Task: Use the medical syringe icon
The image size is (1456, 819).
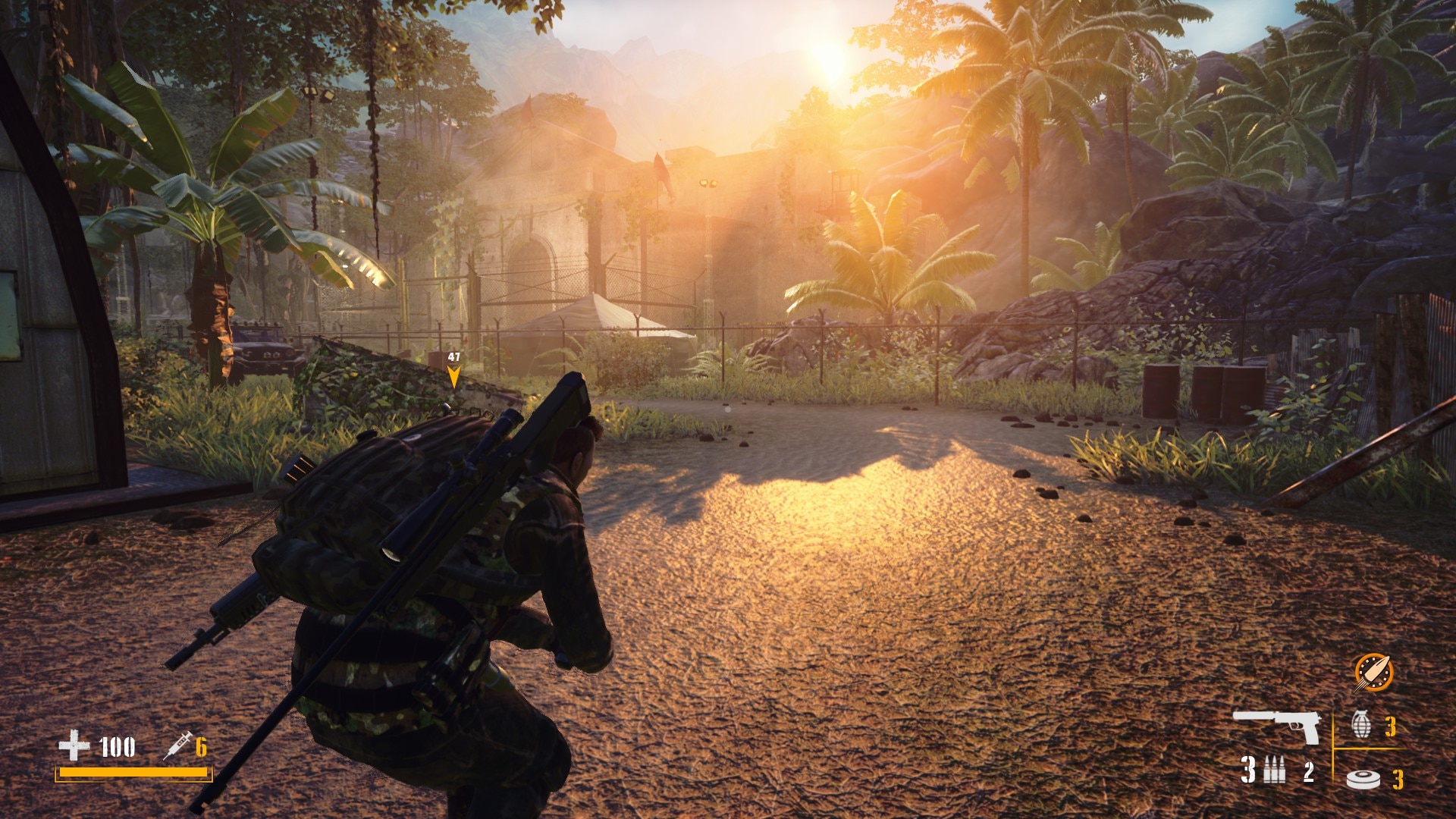Action: click(178, 746)
